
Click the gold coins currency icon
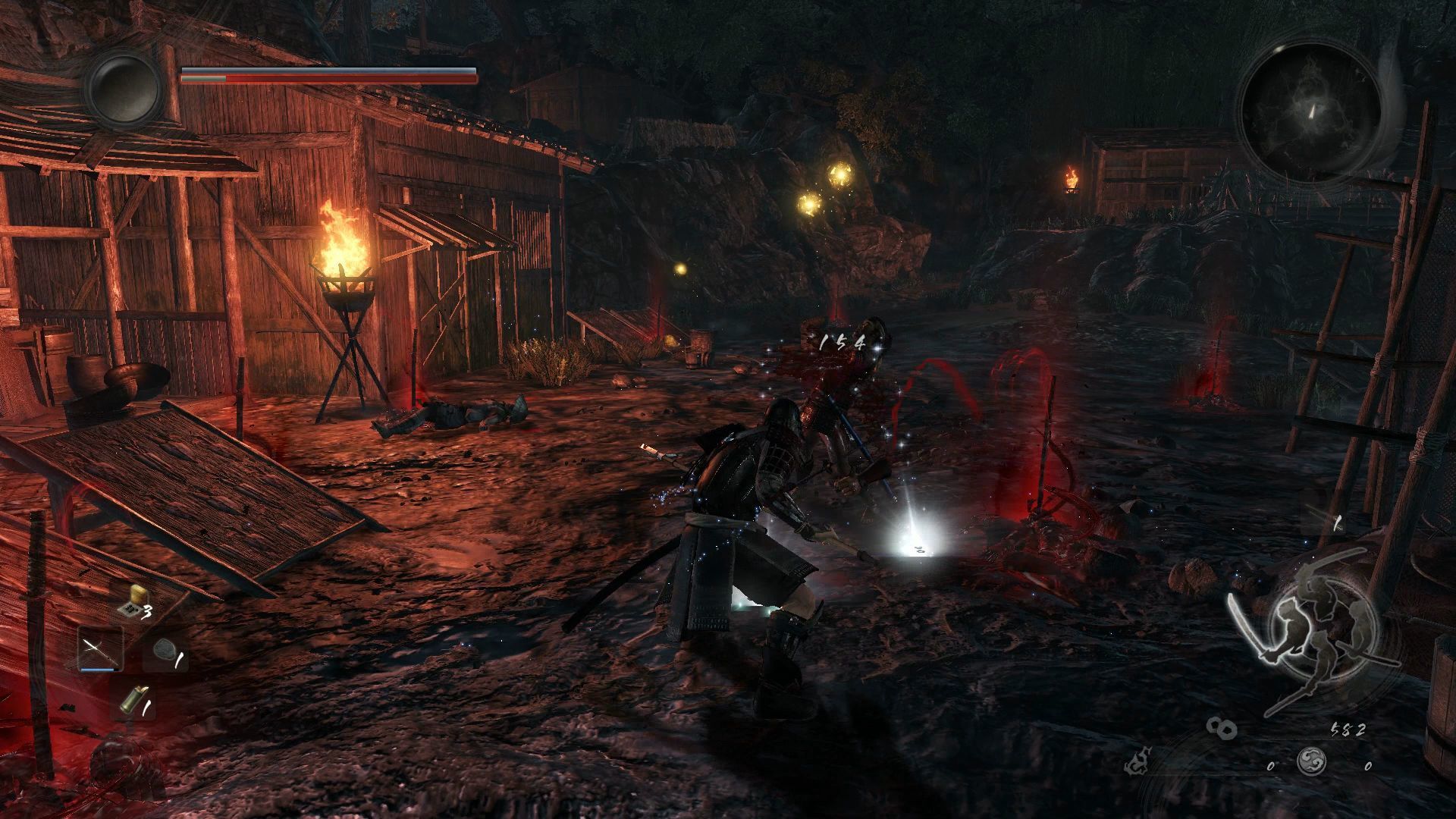tap(1221, 729)
